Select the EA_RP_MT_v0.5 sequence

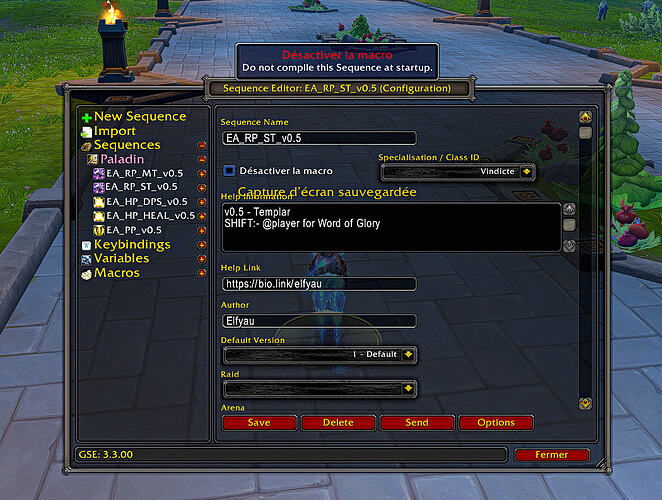(140, 172)
